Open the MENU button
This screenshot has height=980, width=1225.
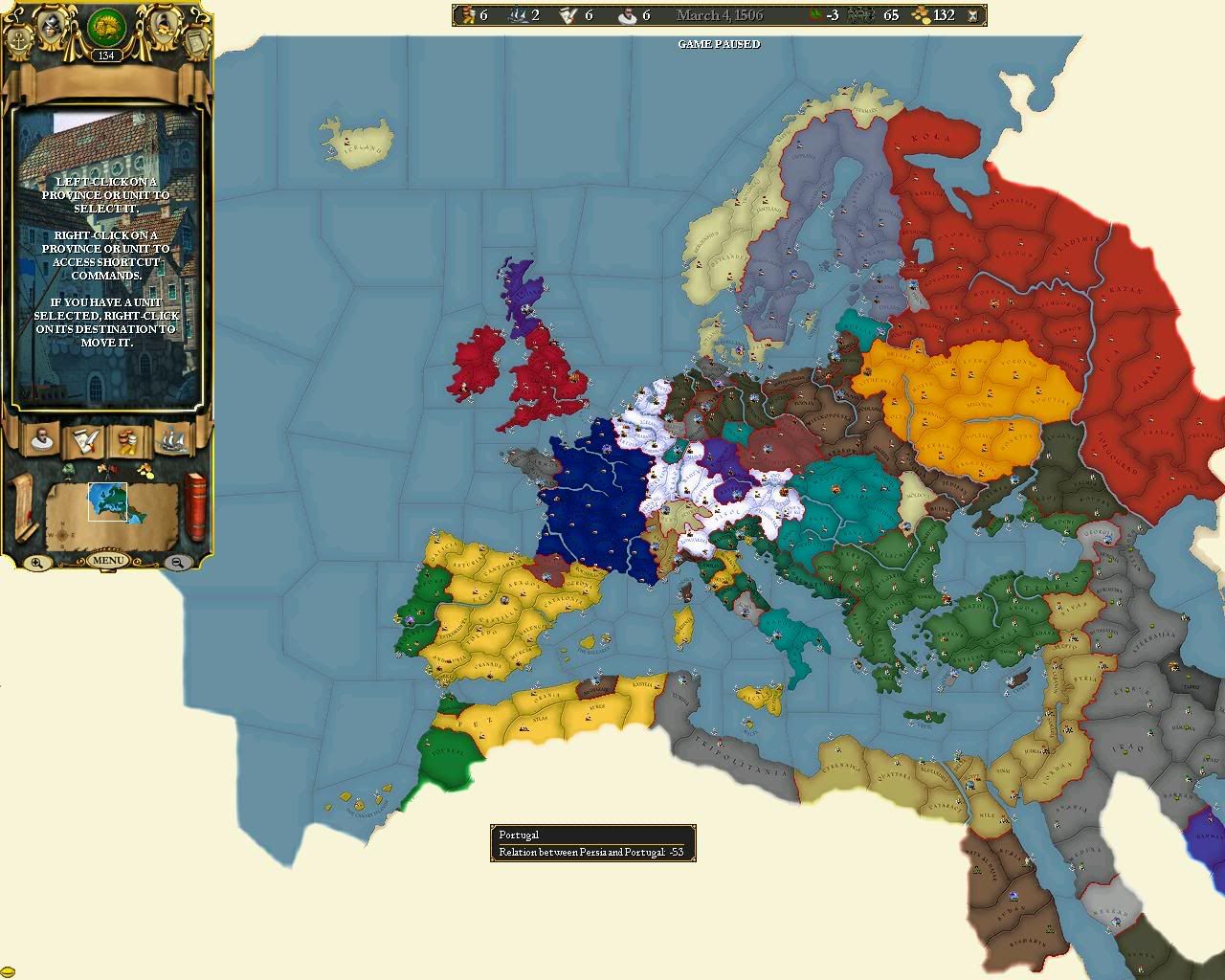pyautogui.click(x=108, y=559)
